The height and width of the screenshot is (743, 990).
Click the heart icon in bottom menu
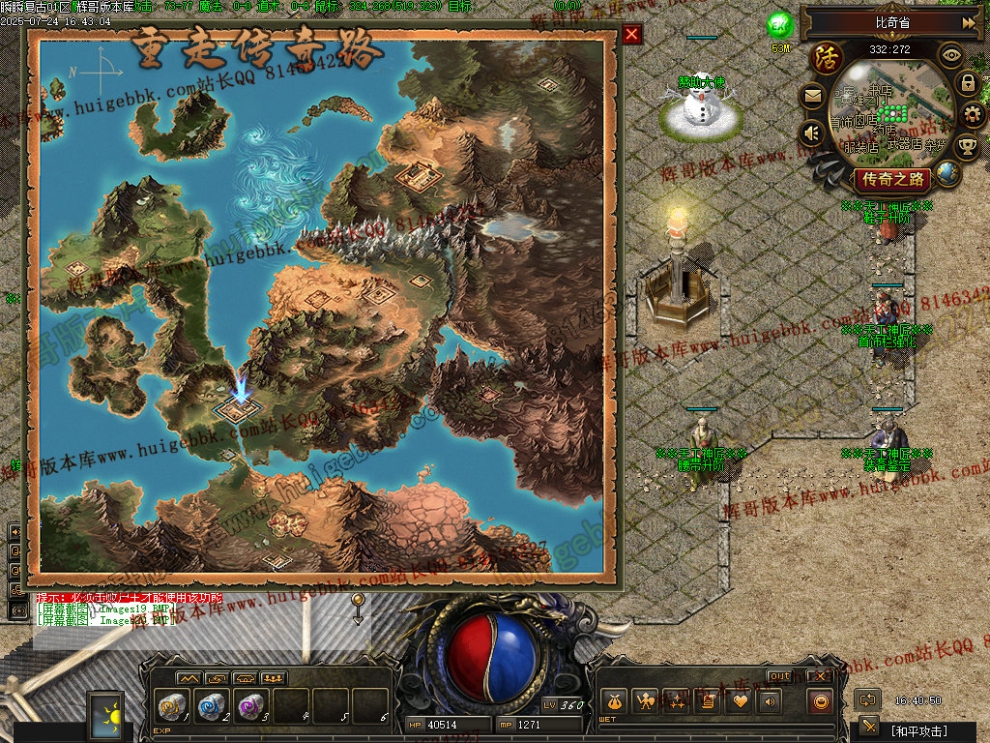tap(741, 701)
